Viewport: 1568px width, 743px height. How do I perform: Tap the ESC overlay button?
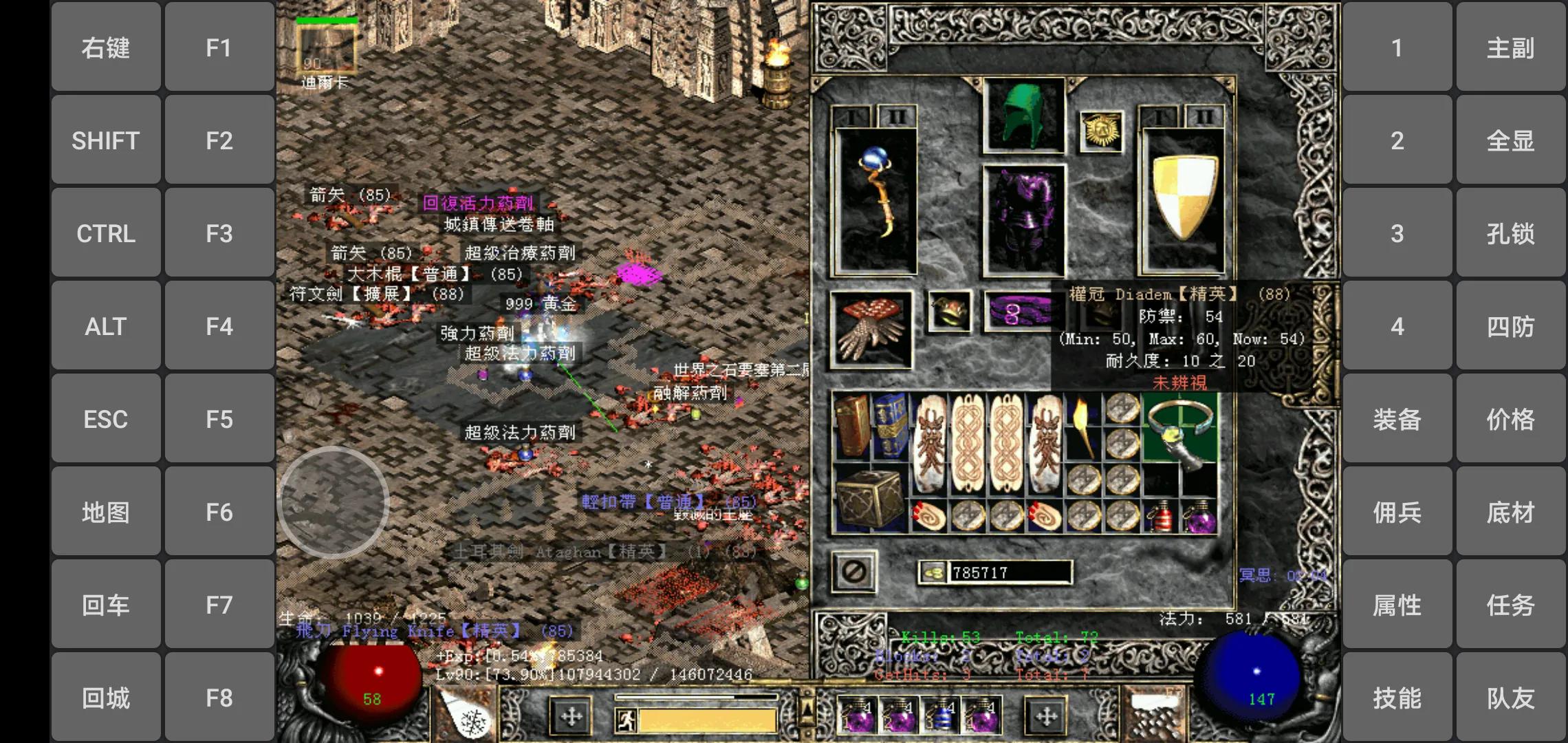tap(106, 419)
